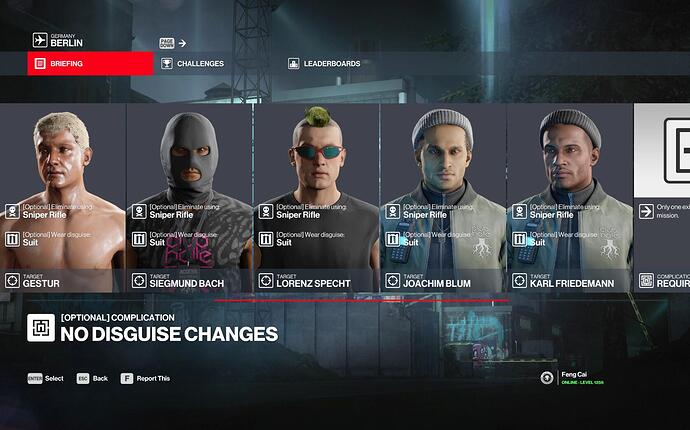
Task: Click the Back option
Action: [93, 379]
